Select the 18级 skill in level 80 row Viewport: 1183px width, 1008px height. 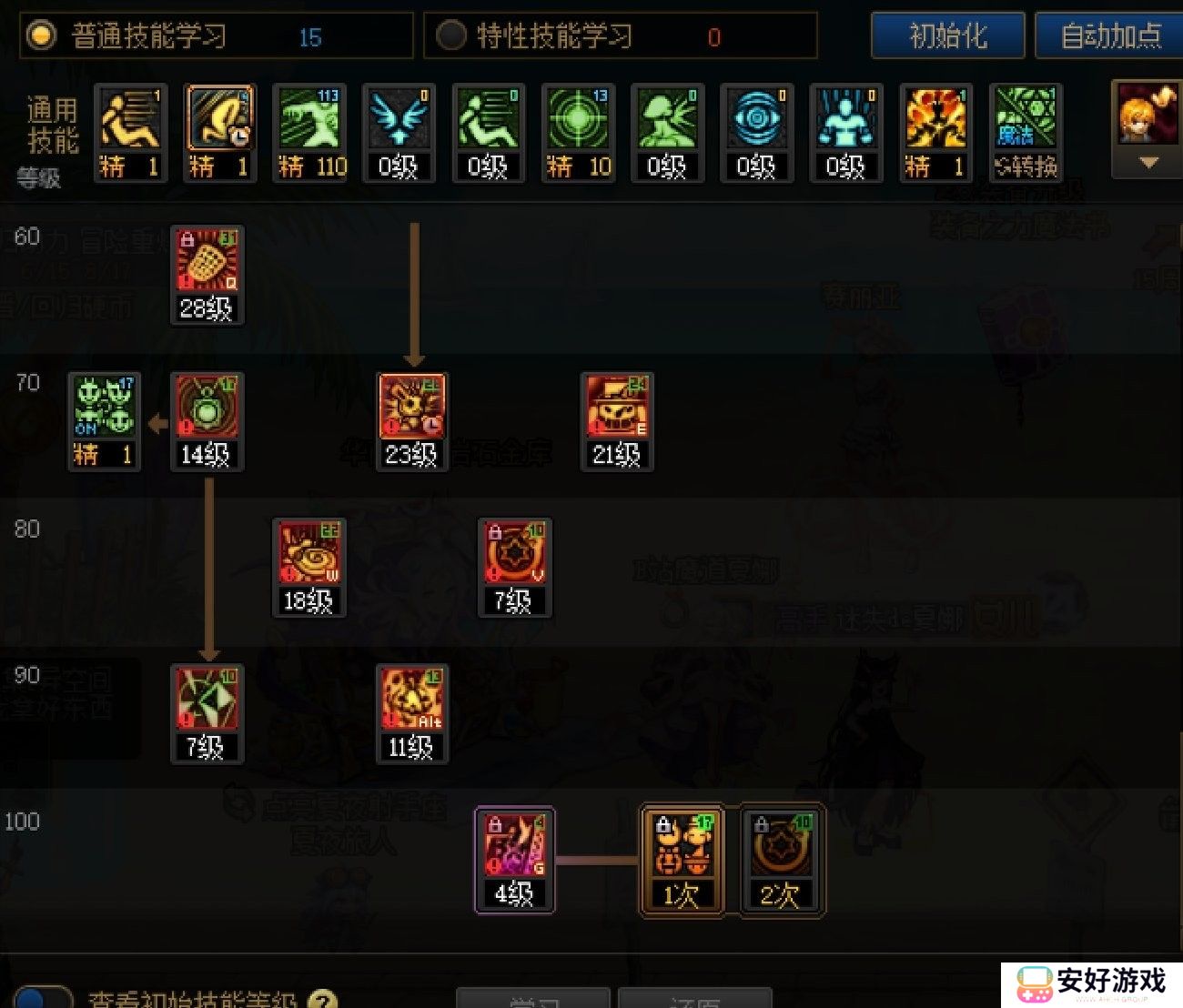click(308, 555)
